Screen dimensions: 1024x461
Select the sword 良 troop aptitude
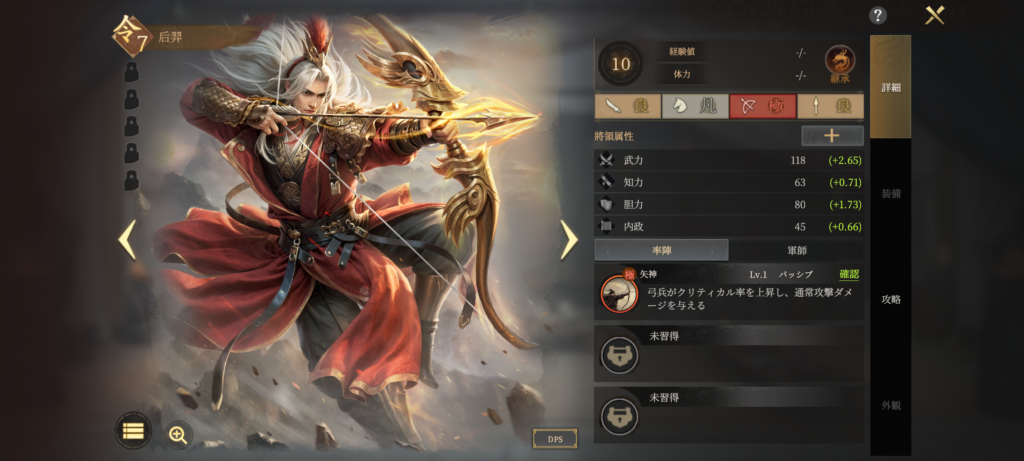(627, 106)
